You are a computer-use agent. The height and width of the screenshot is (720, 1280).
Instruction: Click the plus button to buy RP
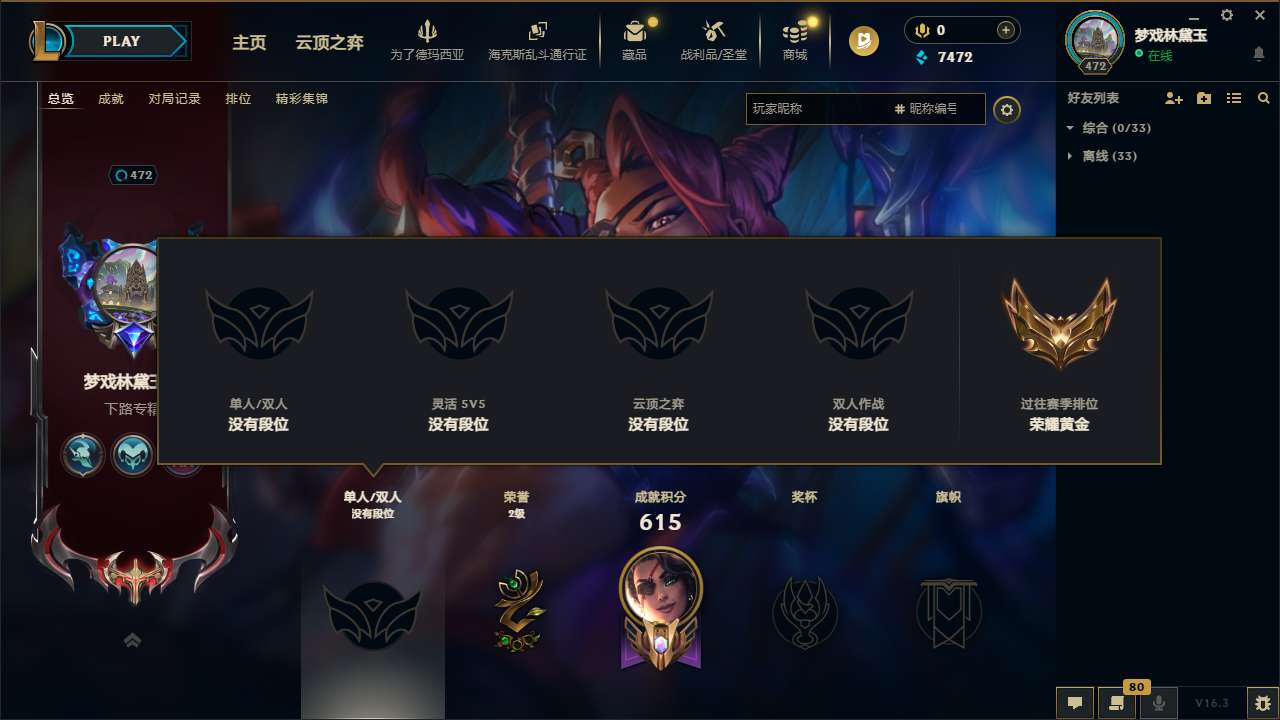tap(1004, 30)
